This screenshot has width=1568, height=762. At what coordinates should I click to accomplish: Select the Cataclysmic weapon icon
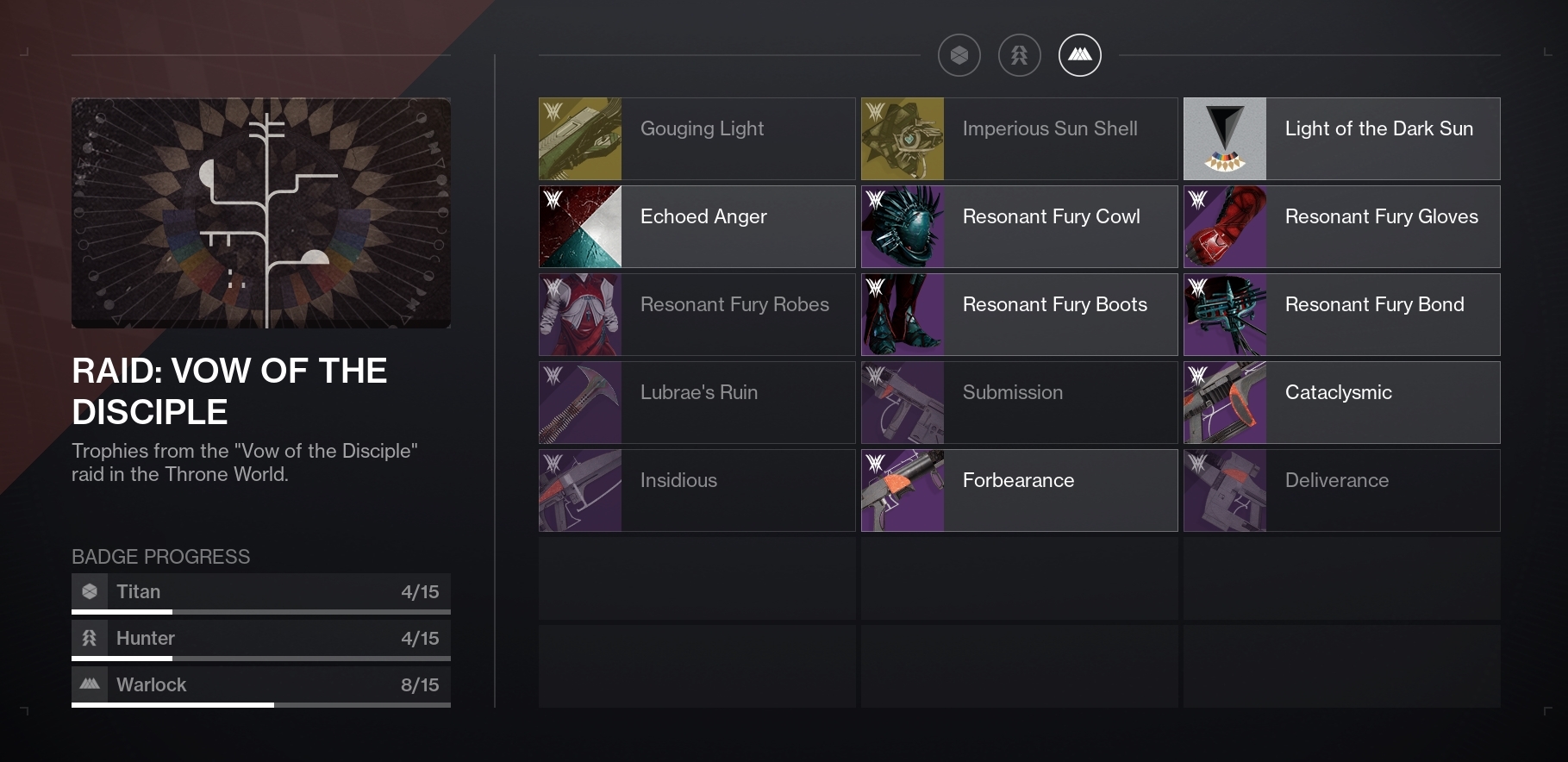(1225, 402)
